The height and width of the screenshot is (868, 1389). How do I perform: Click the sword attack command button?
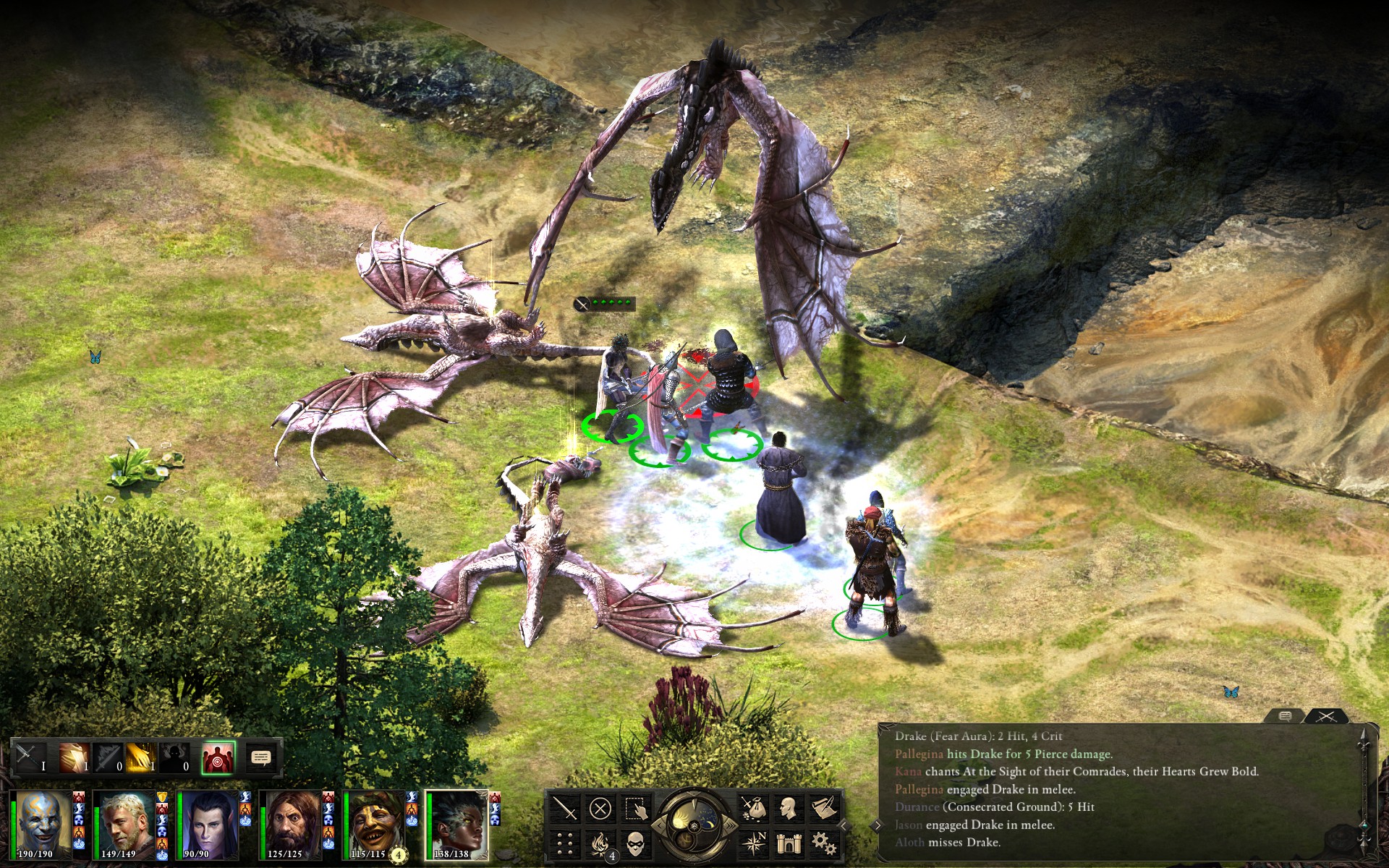(564, 808)
